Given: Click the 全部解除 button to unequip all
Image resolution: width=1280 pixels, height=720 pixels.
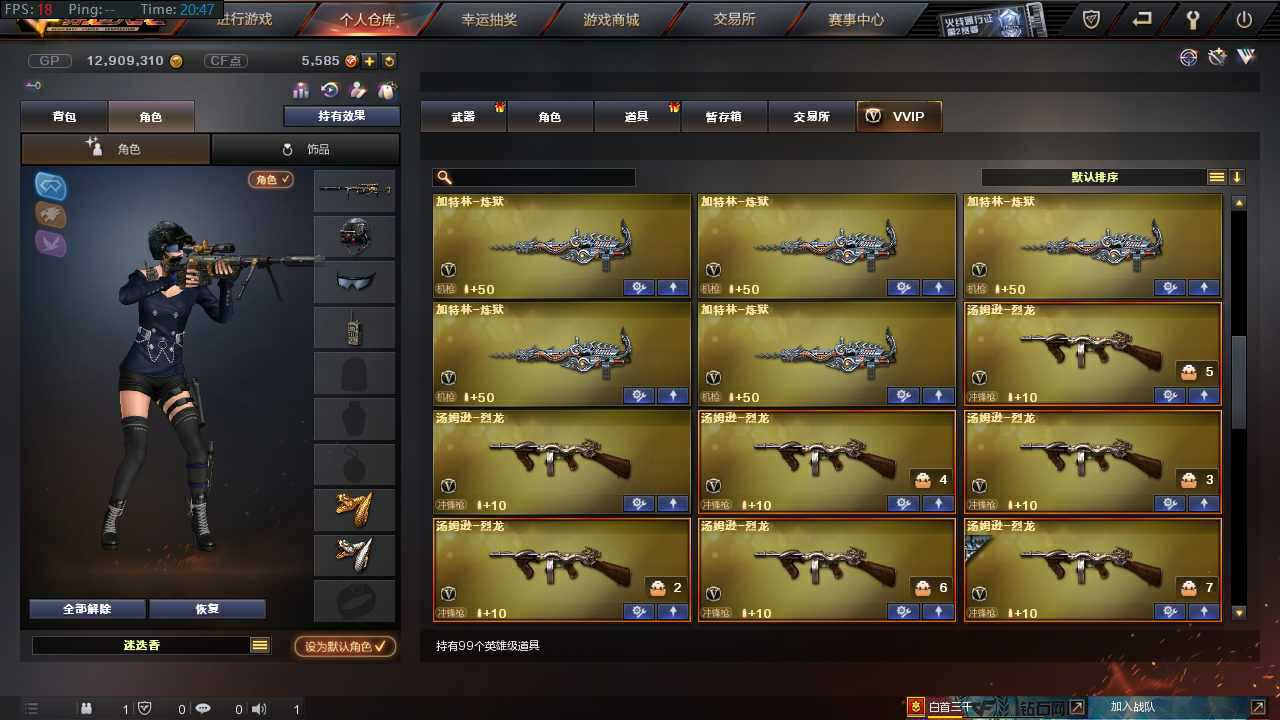Looking at the screenshot, I should click(x=86, y=609).
